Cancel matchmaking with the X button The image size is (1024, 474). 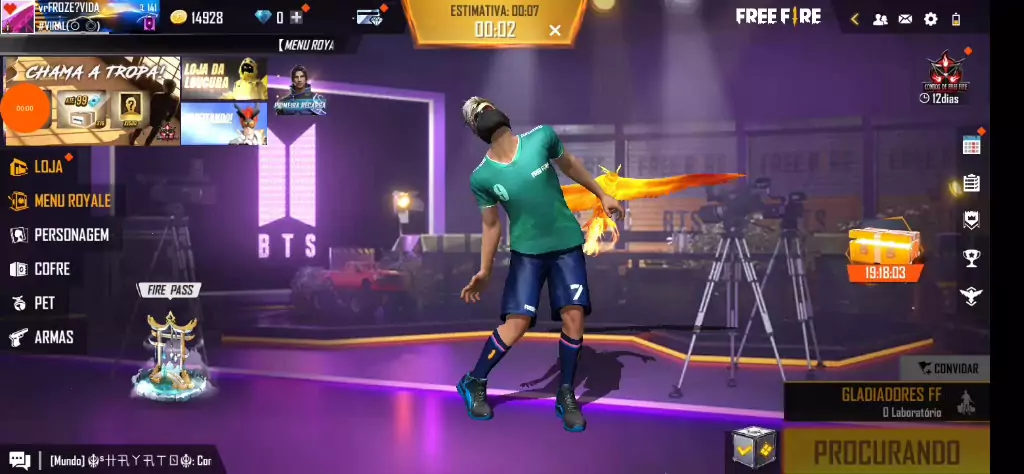pyautogui.click(x=555, y=30)
